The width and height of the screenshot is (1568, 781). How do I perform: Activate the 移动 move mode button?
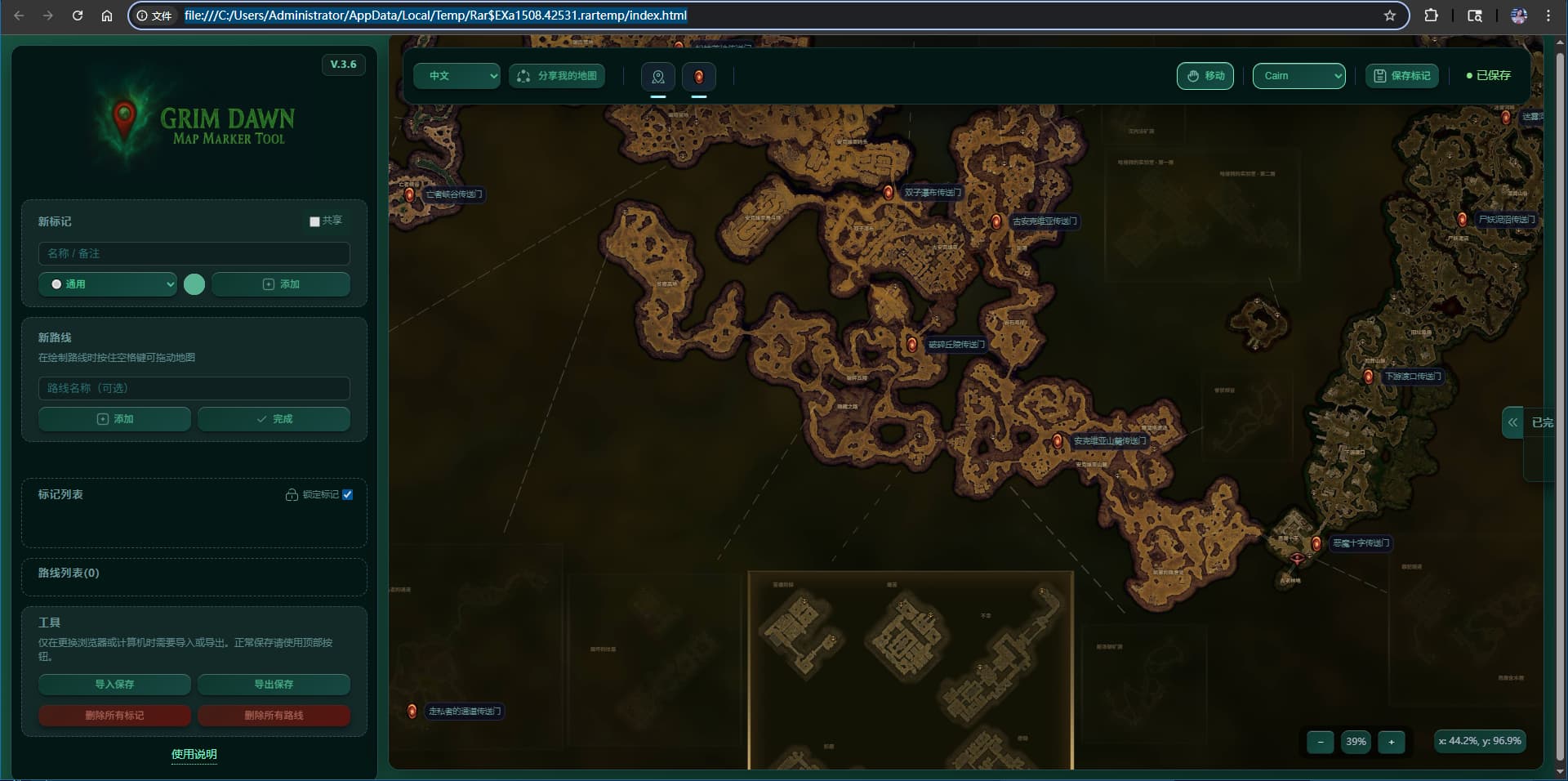pyautogui.click(x=1205, y=76)
